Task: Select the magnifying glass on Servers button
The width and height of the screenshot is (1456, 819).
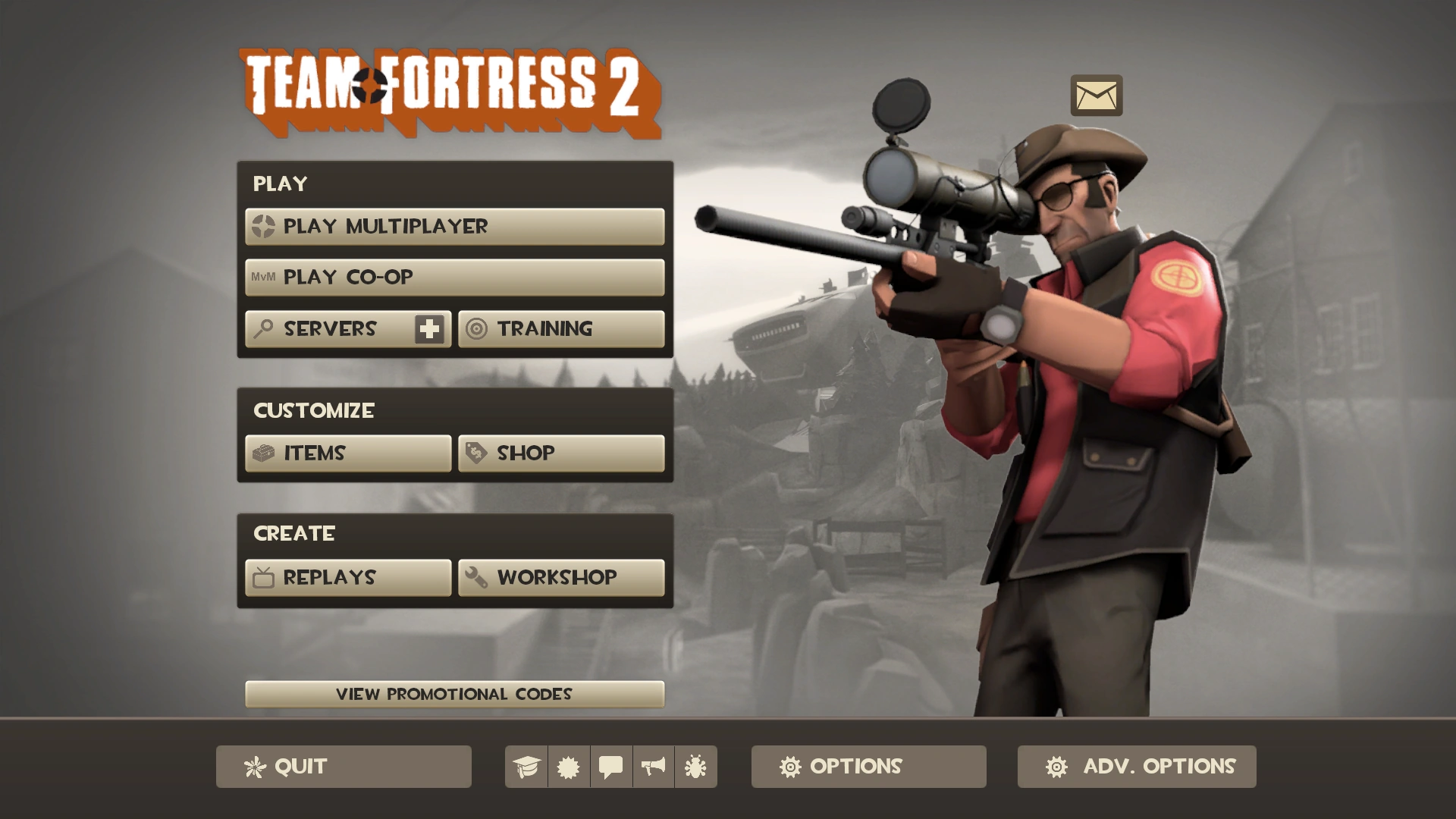Action: tap(262, 328)
